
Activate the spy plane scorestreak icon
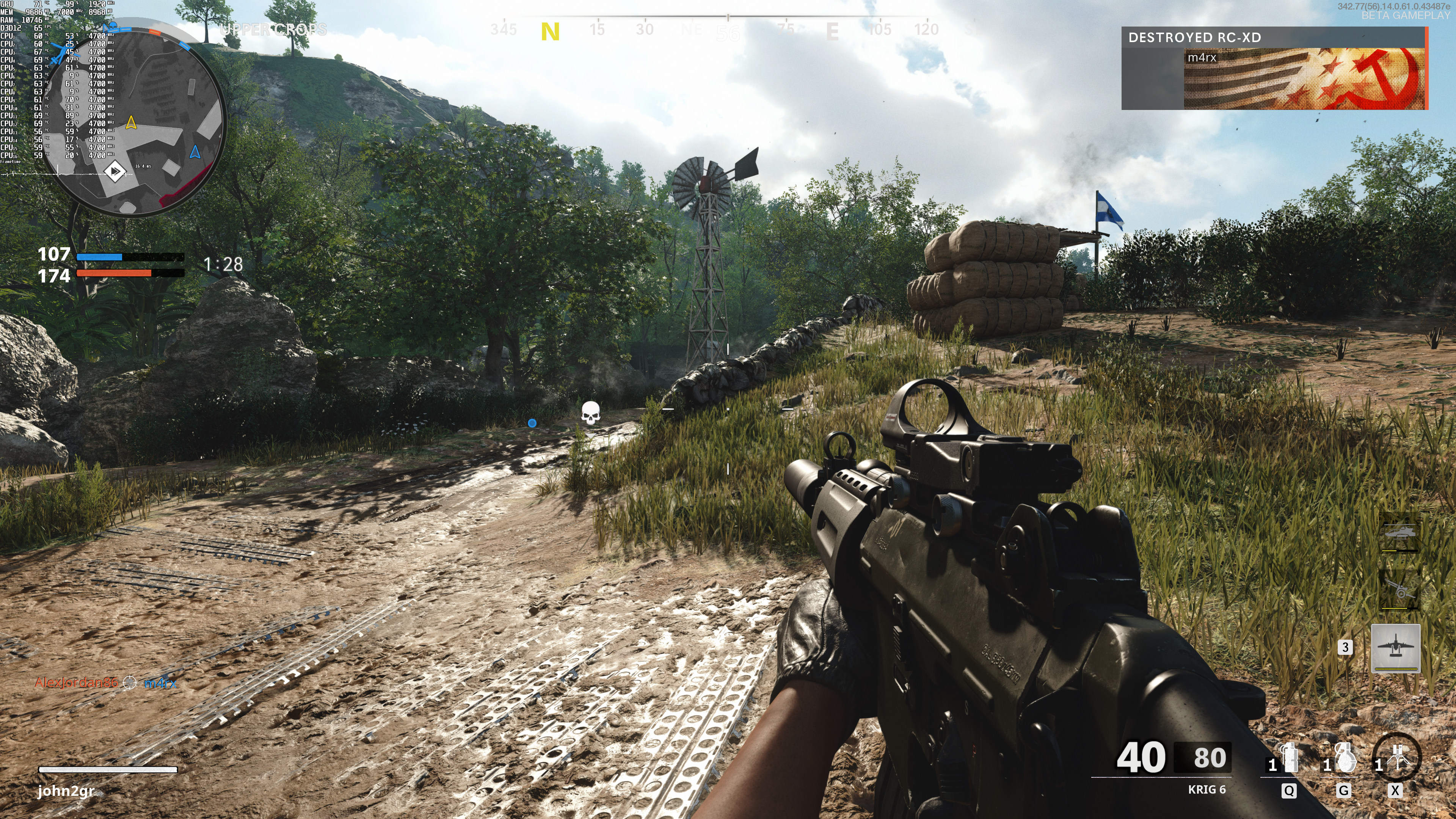(x=1395, y=648)
